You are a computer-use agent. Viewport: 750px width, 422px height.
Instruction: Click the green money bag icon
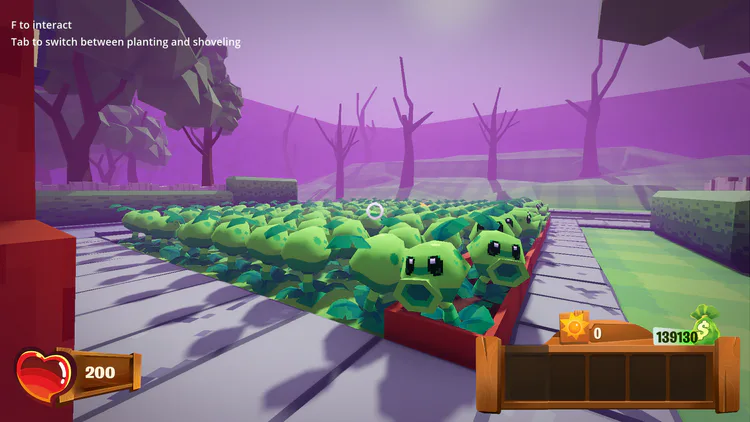(x=706, y=324)
